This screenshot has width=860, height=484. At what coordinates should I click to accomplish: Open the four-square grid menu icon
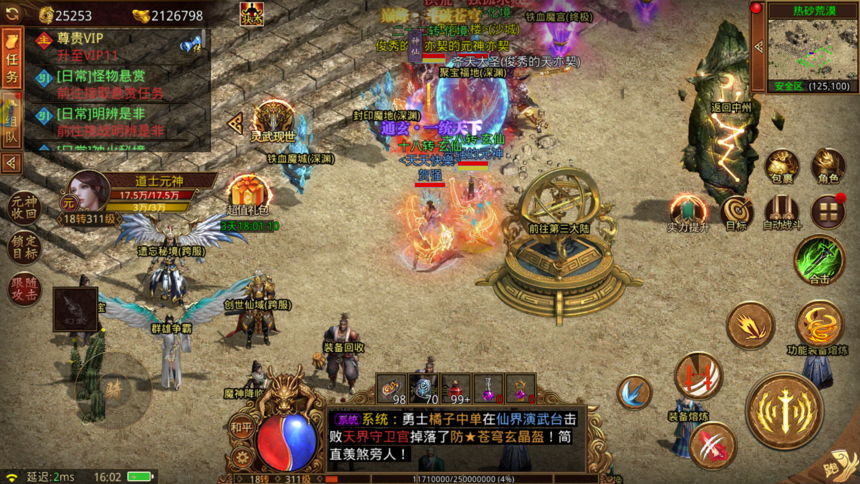(828, 211)
